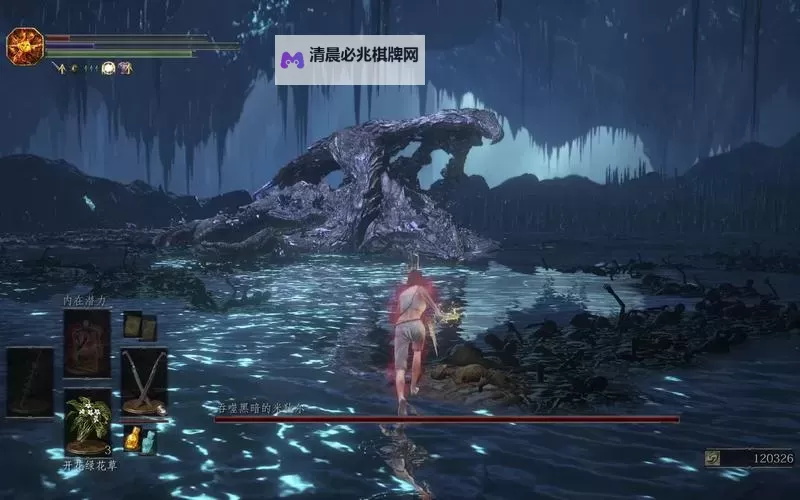Select the right-hand twin swords slot
The width and height of the screenshot is (800, 500).
[x=144, y=381]
